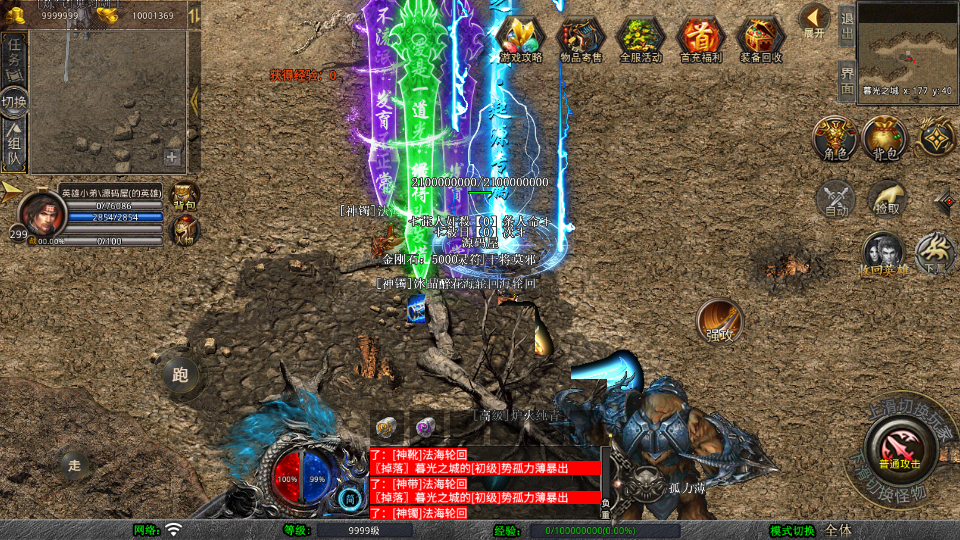Open the 游戏攻略 game guide icon
Image resolution: width=960 pixels, height=540 pixels.
click(521, 39)
